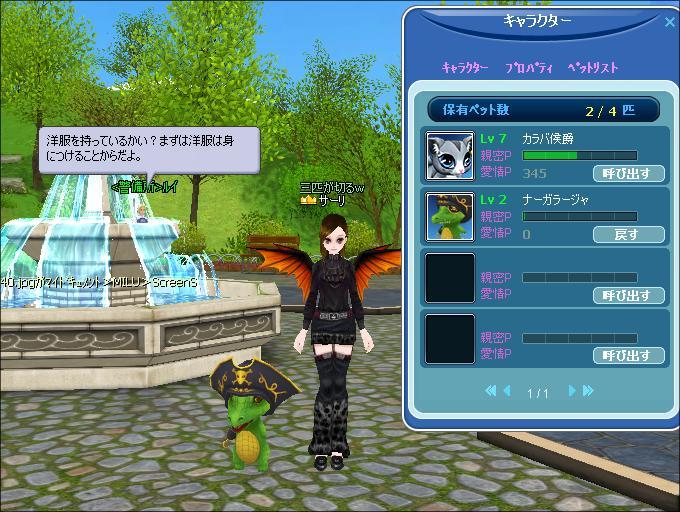This screenshot has width=680, height=512.
Task: Open the プロパティ tab
Action: (530, 68)
